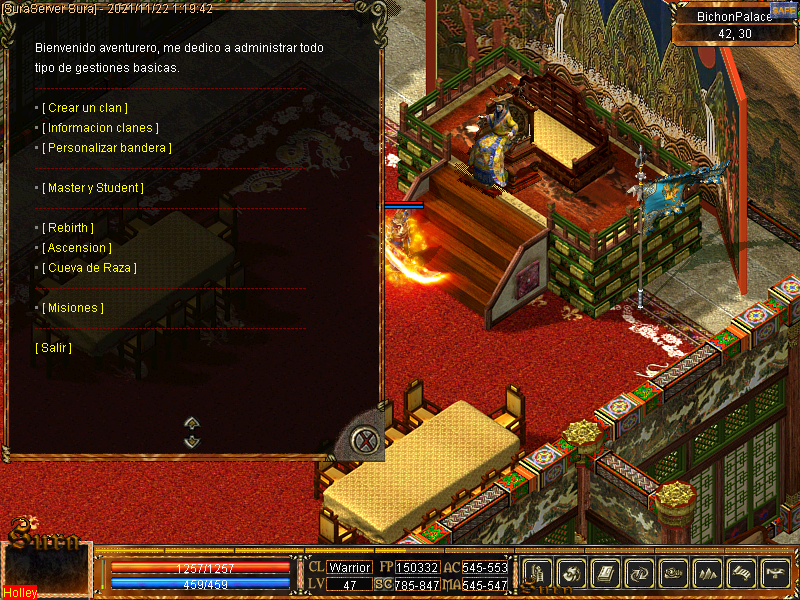Select Personalizar bandera in the NPC menu
The height and width of the screenshot is (600, 800).
(x=107, y=148)
